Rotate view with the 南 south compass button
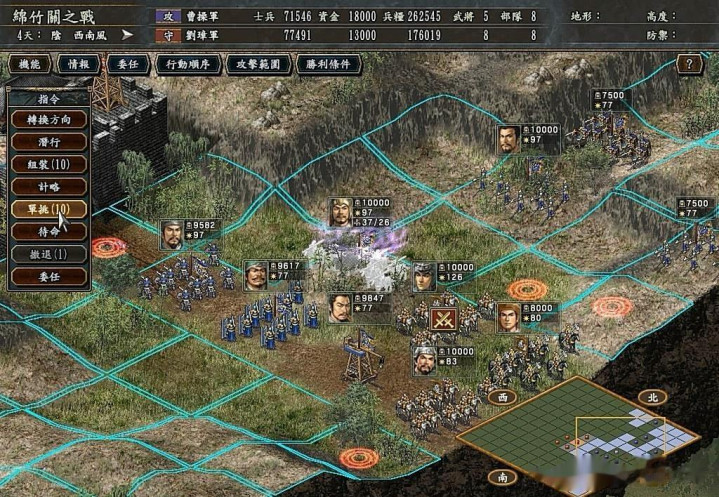 click(500, 476)
